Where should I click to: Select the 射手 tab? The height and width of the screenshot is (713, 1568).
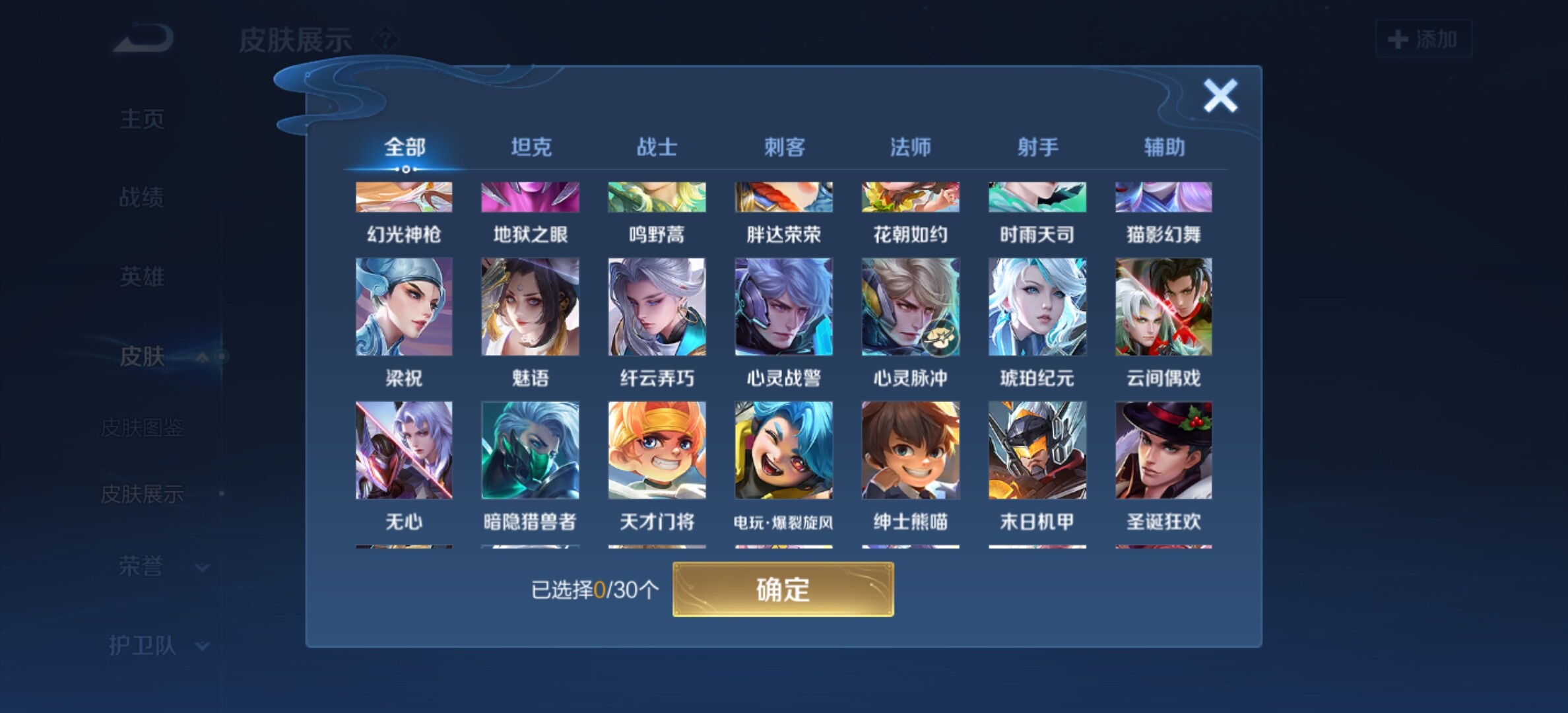[1037, 147]
